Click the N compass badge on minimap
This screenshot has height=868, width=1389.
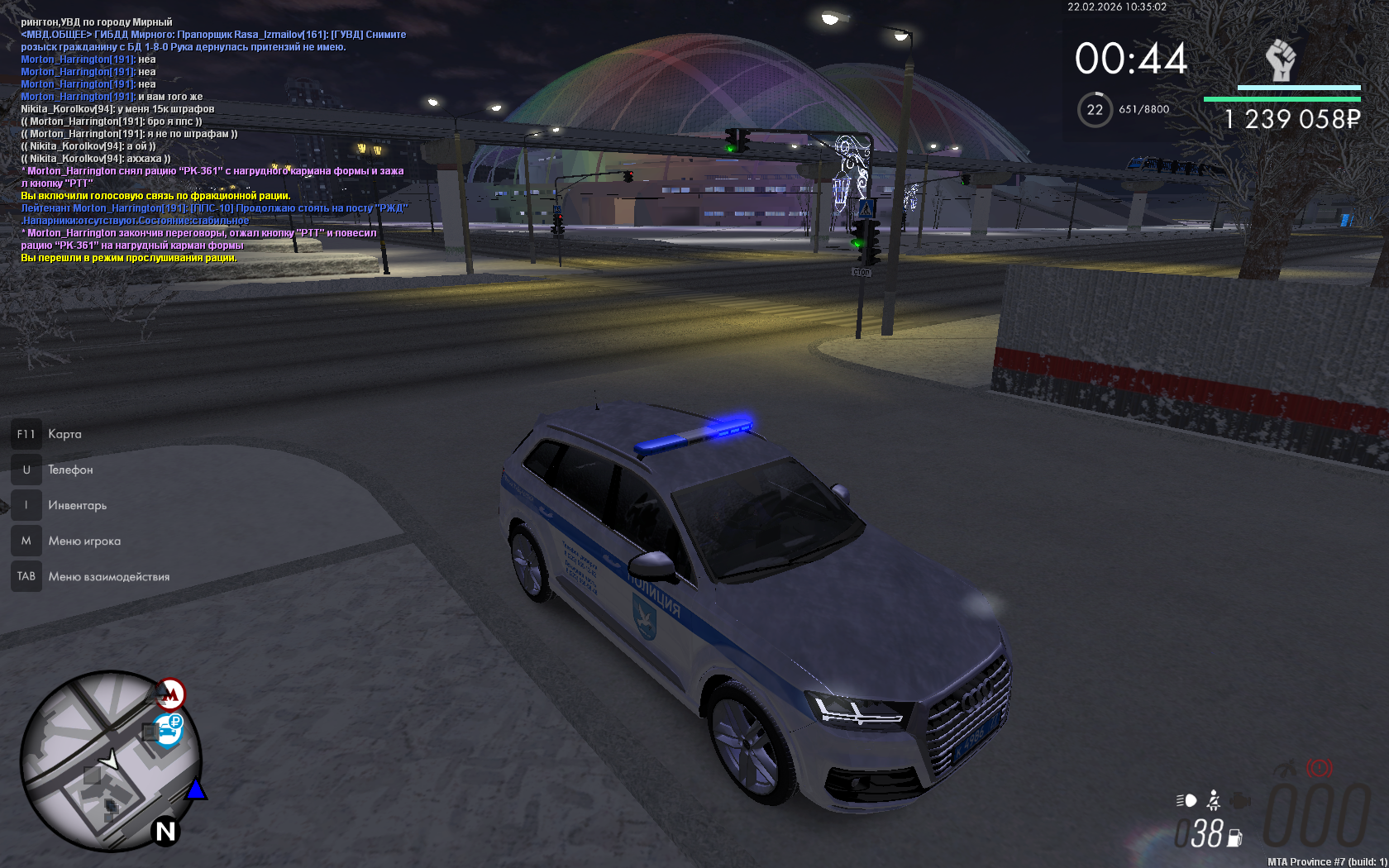(x=165, y=831)
